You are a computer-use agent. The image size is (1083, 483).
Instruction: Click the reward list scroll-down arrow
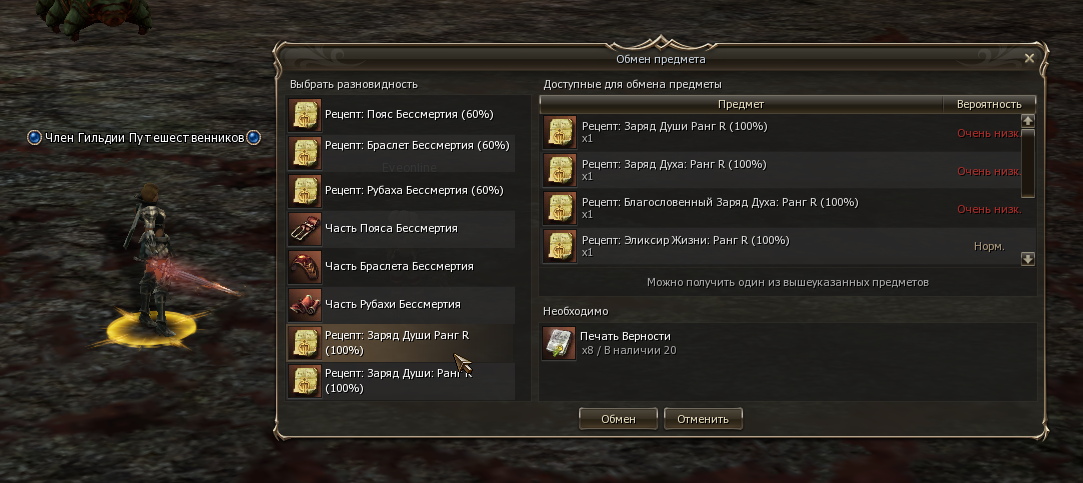click(1027, 258)
